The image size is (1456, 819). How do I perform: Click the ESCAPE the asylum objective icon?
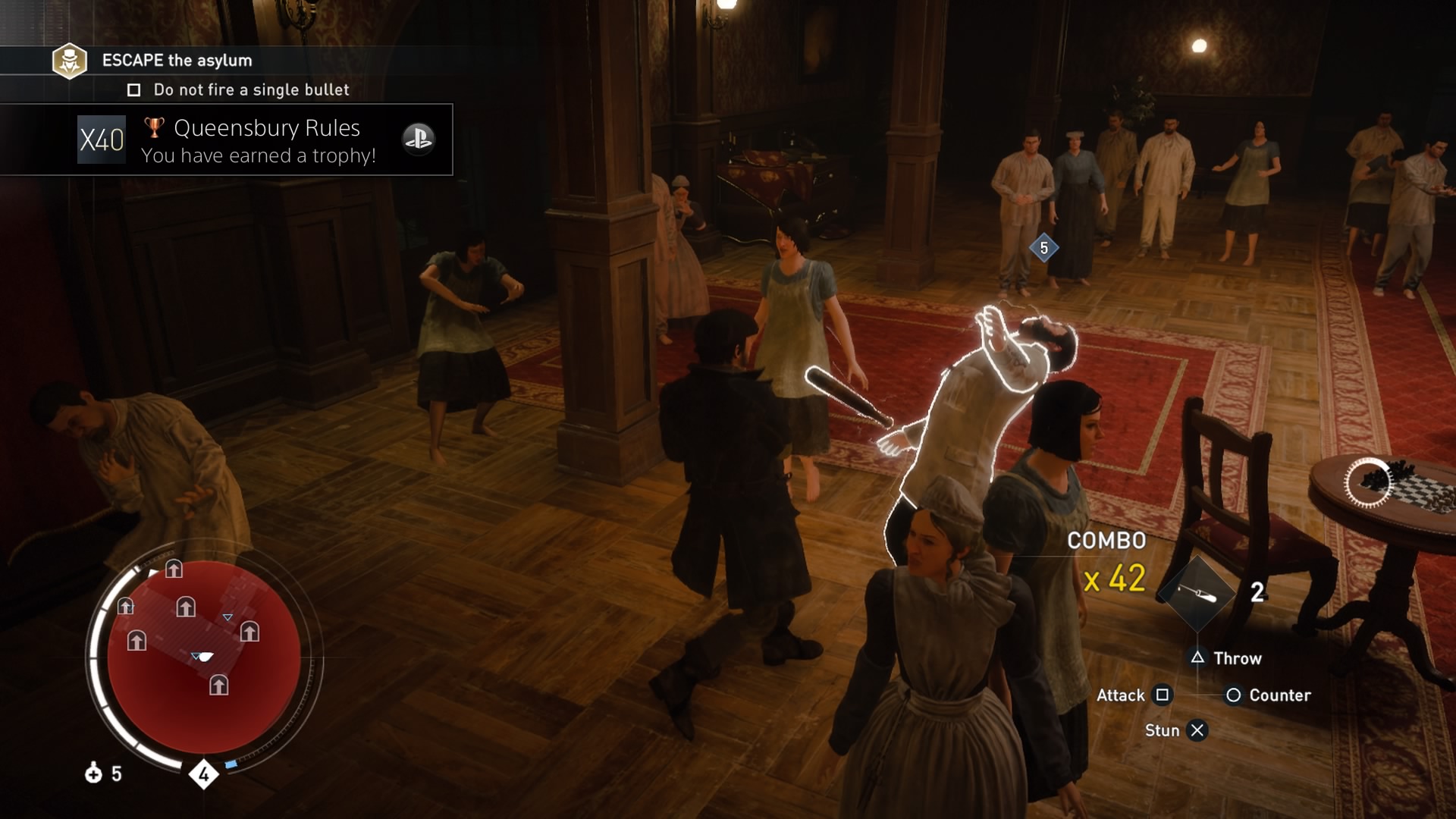69,61
